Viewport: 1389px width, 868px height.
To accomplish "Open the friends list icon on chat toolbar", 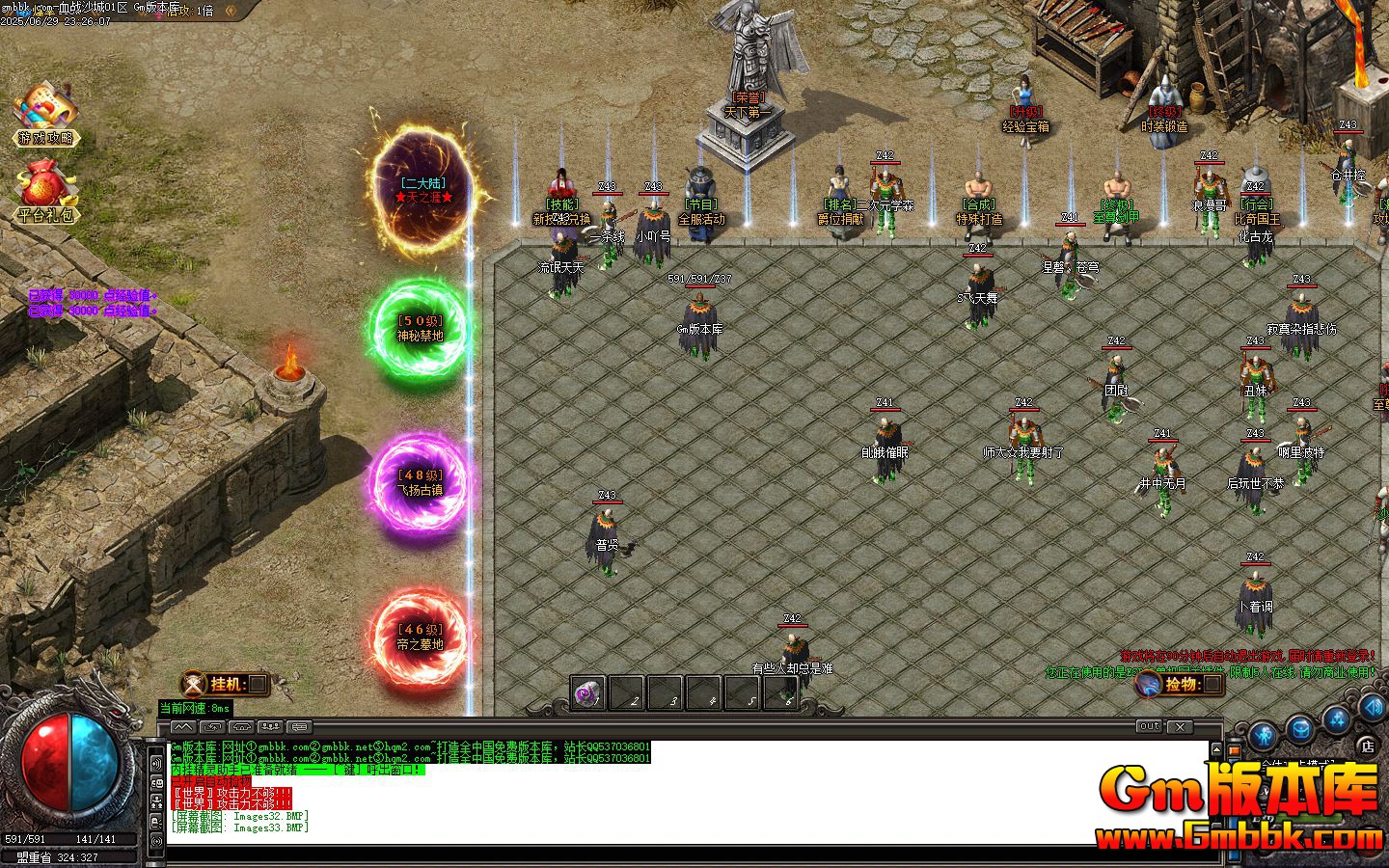I will [x=272, y=728].
